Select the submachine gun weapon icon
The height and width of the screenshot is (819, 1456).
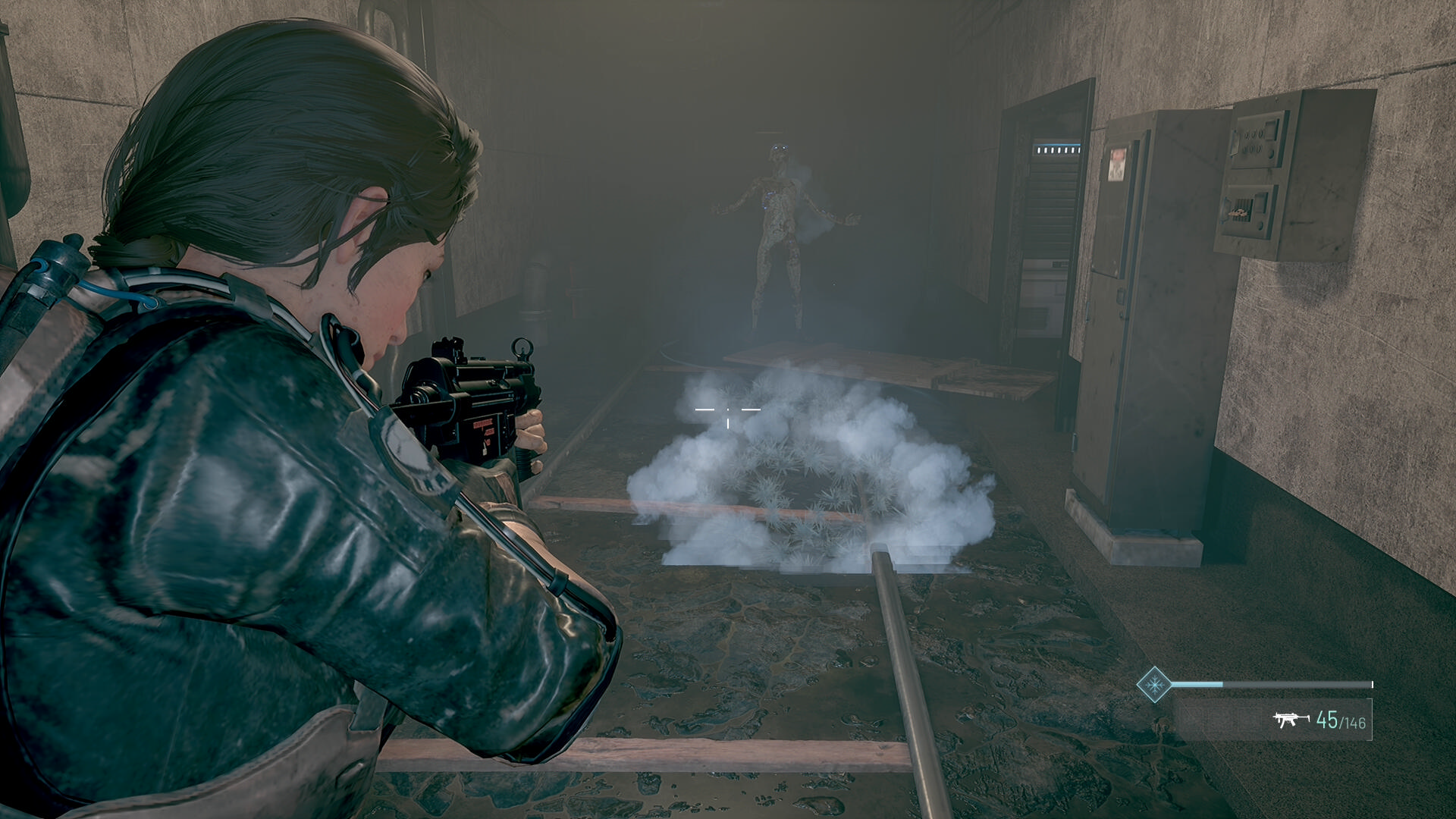[1291, 719]
